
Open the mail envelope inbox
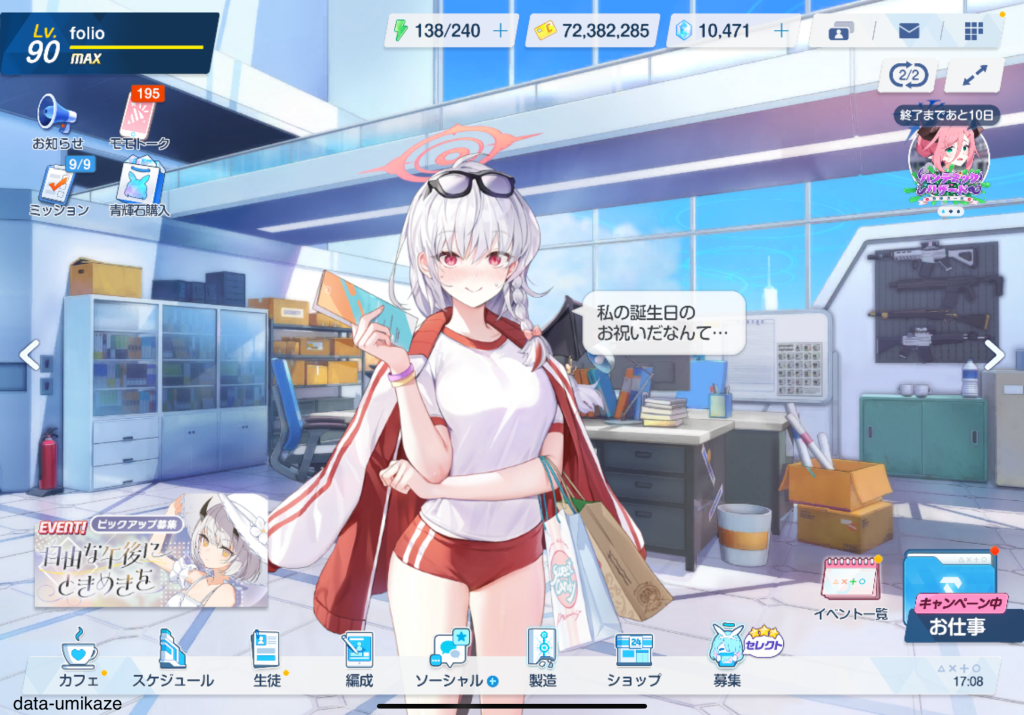[909, 31]
